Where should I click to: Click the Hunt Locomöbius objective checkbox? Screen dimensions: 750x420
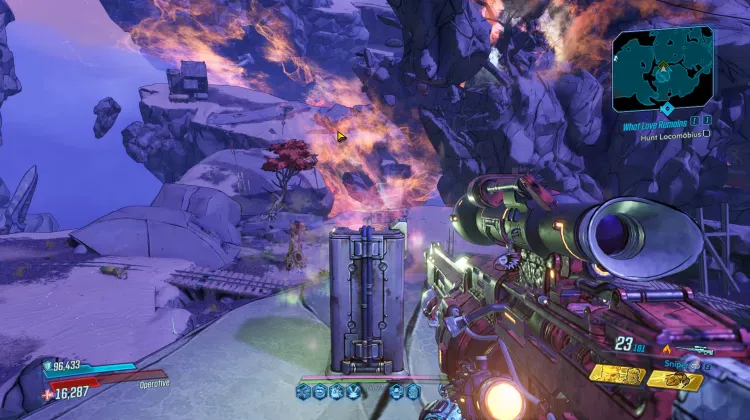click(707, 135)
